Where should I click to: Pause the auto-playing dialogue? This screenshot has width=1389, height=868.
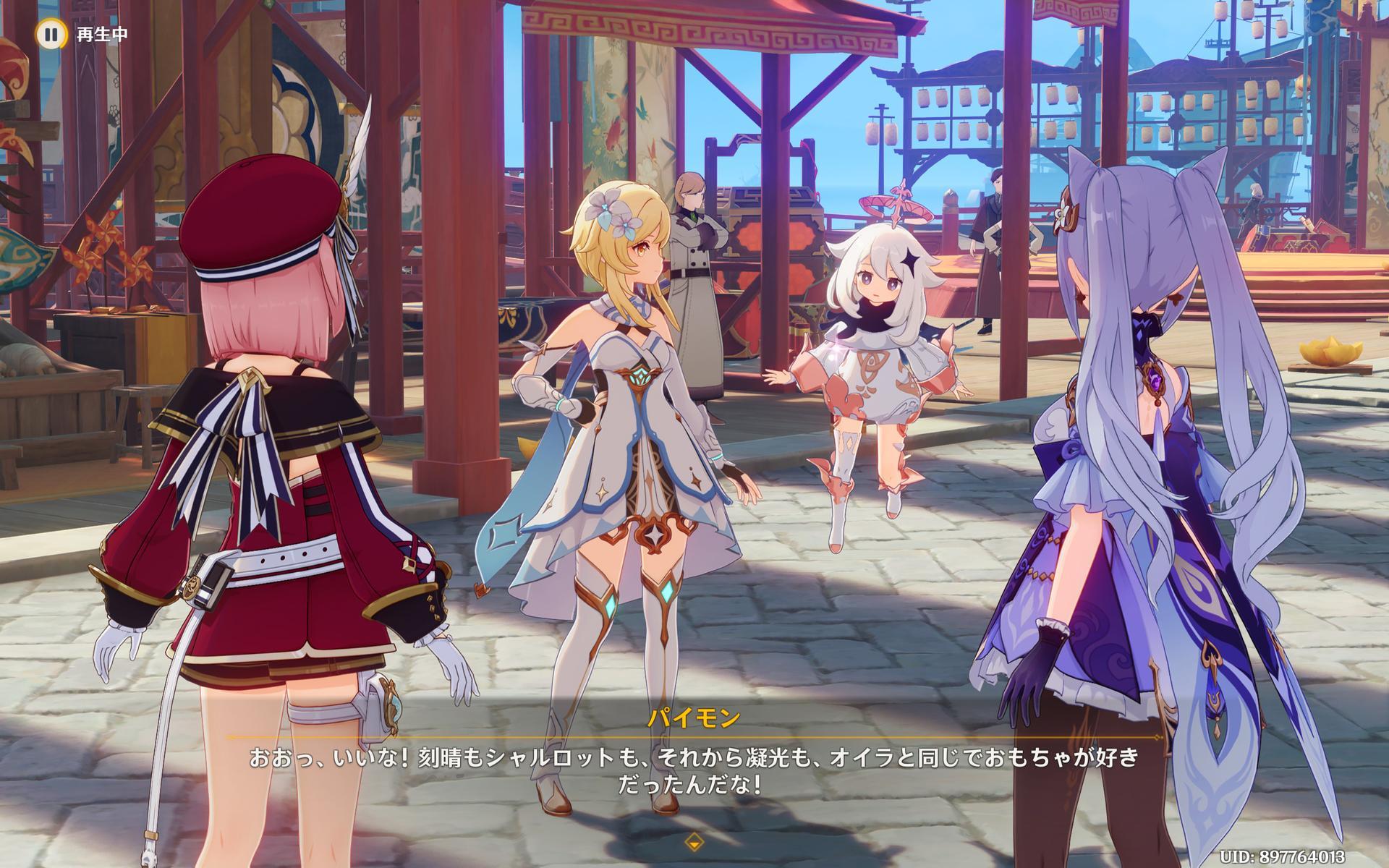[x=50, y=34]
